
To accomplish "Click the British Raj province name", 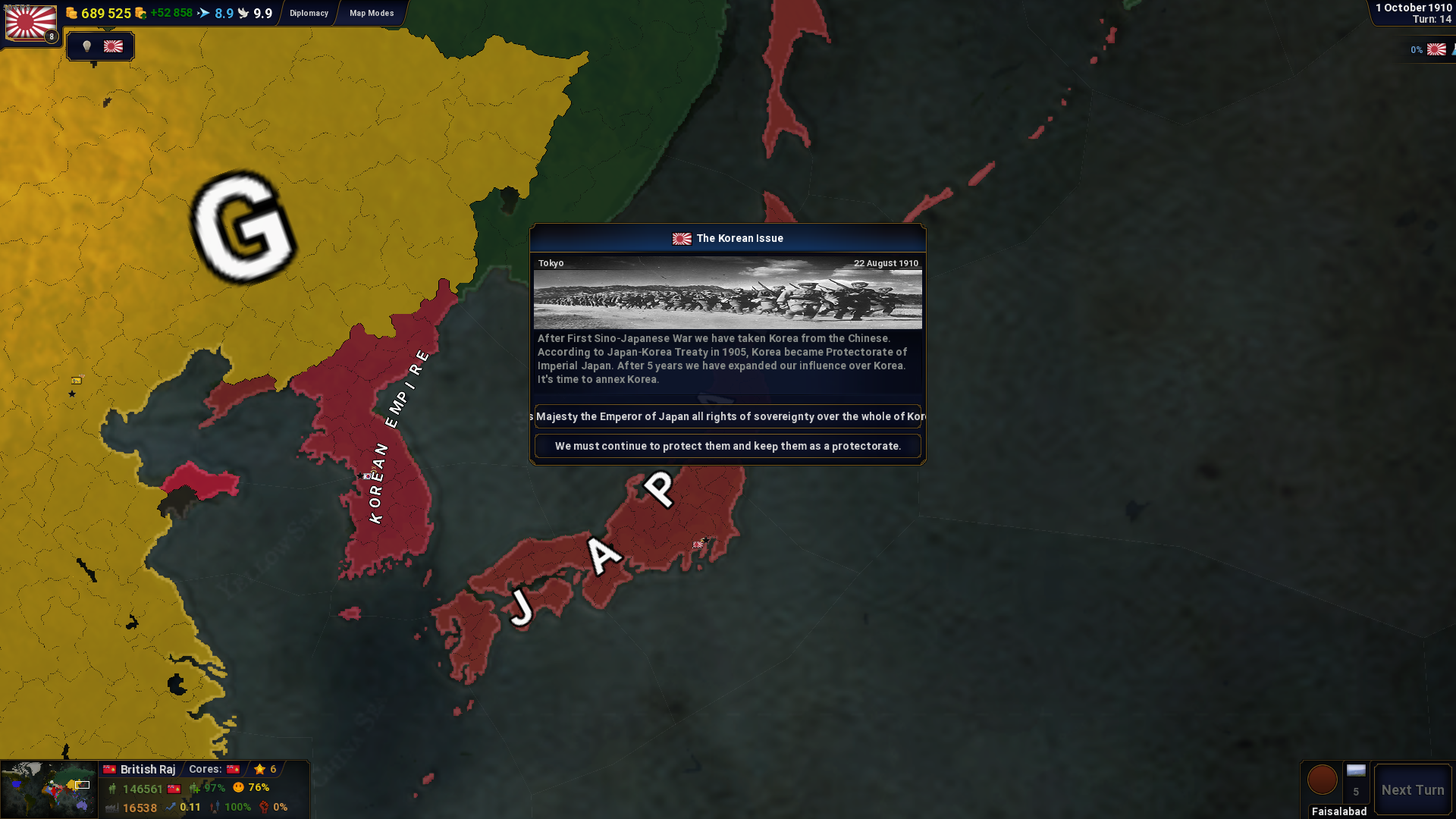I will 147,769.
